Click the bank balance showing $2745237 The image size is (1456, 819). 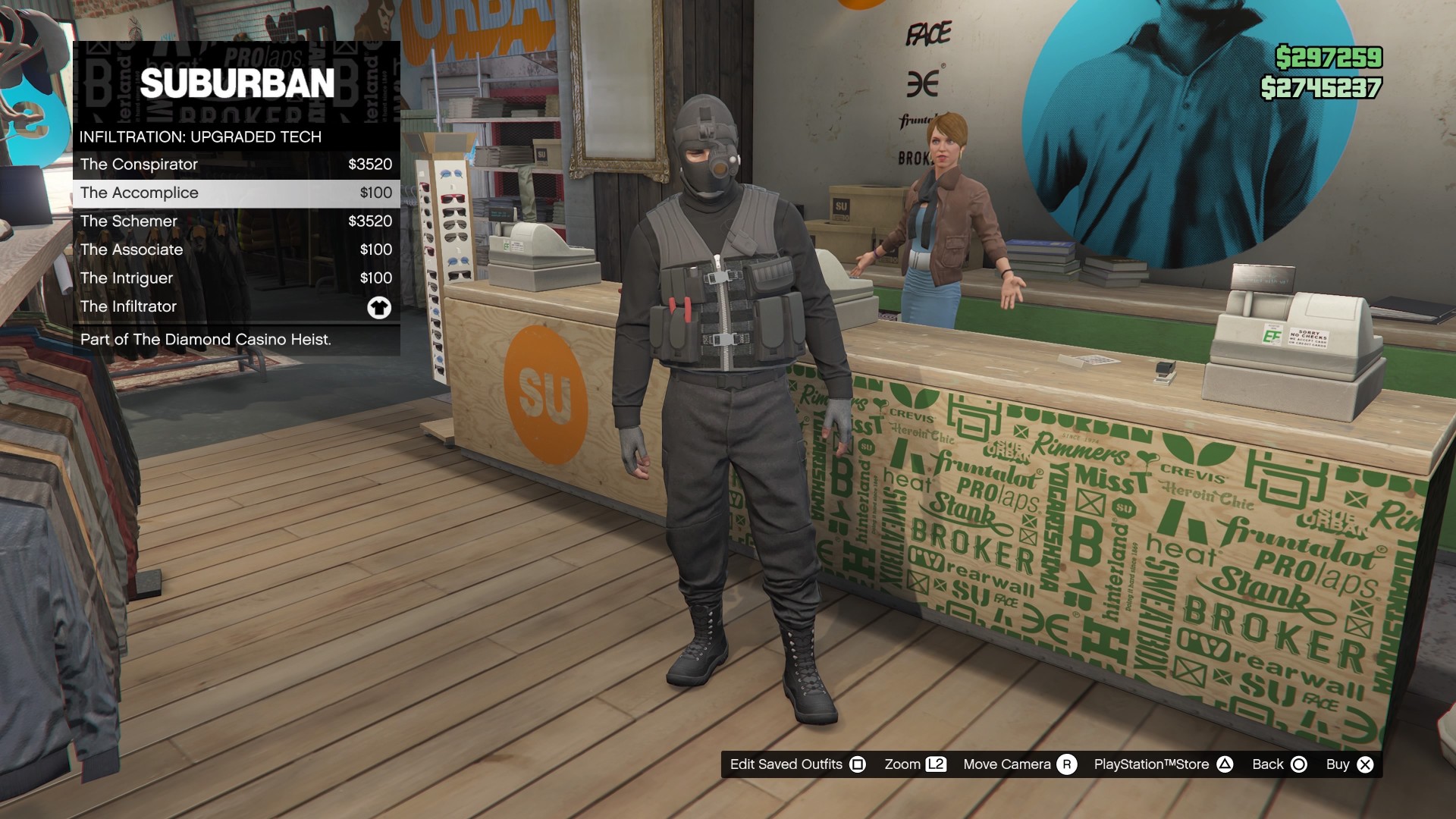(x=1323, y=86)
